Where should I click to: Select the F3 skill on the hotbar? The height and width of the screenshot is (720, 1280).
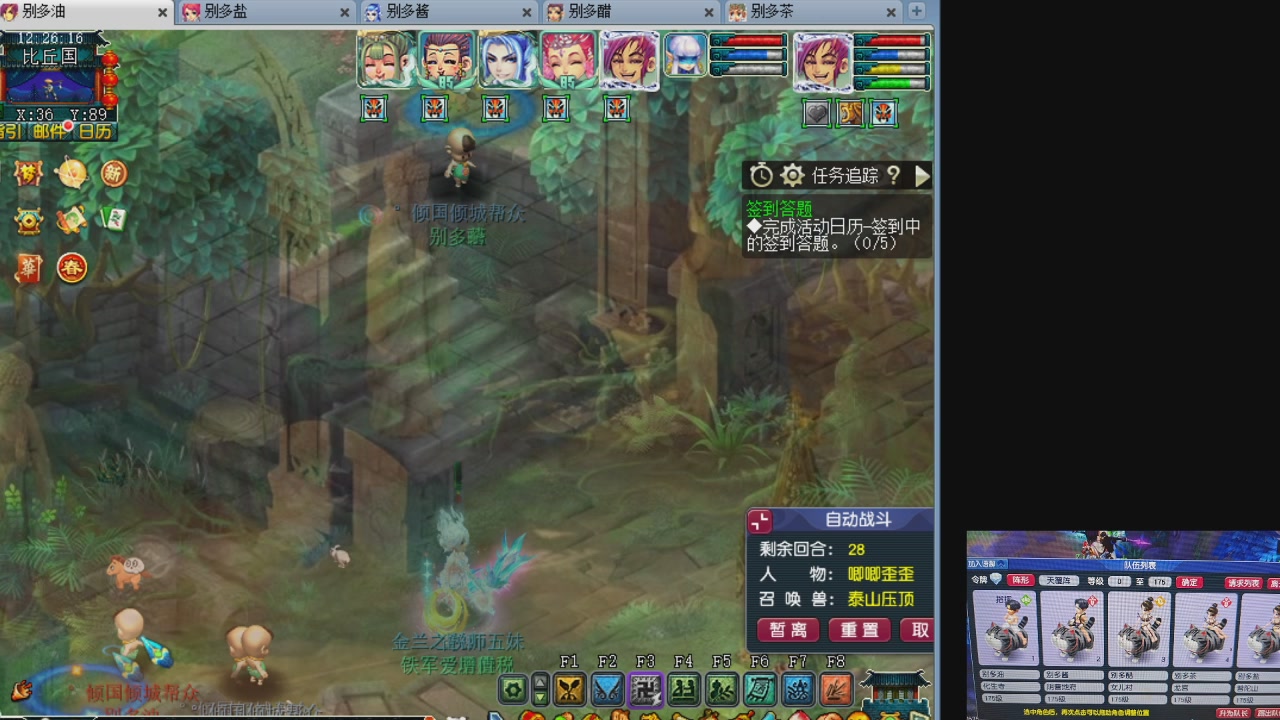(x=645, y=688)
